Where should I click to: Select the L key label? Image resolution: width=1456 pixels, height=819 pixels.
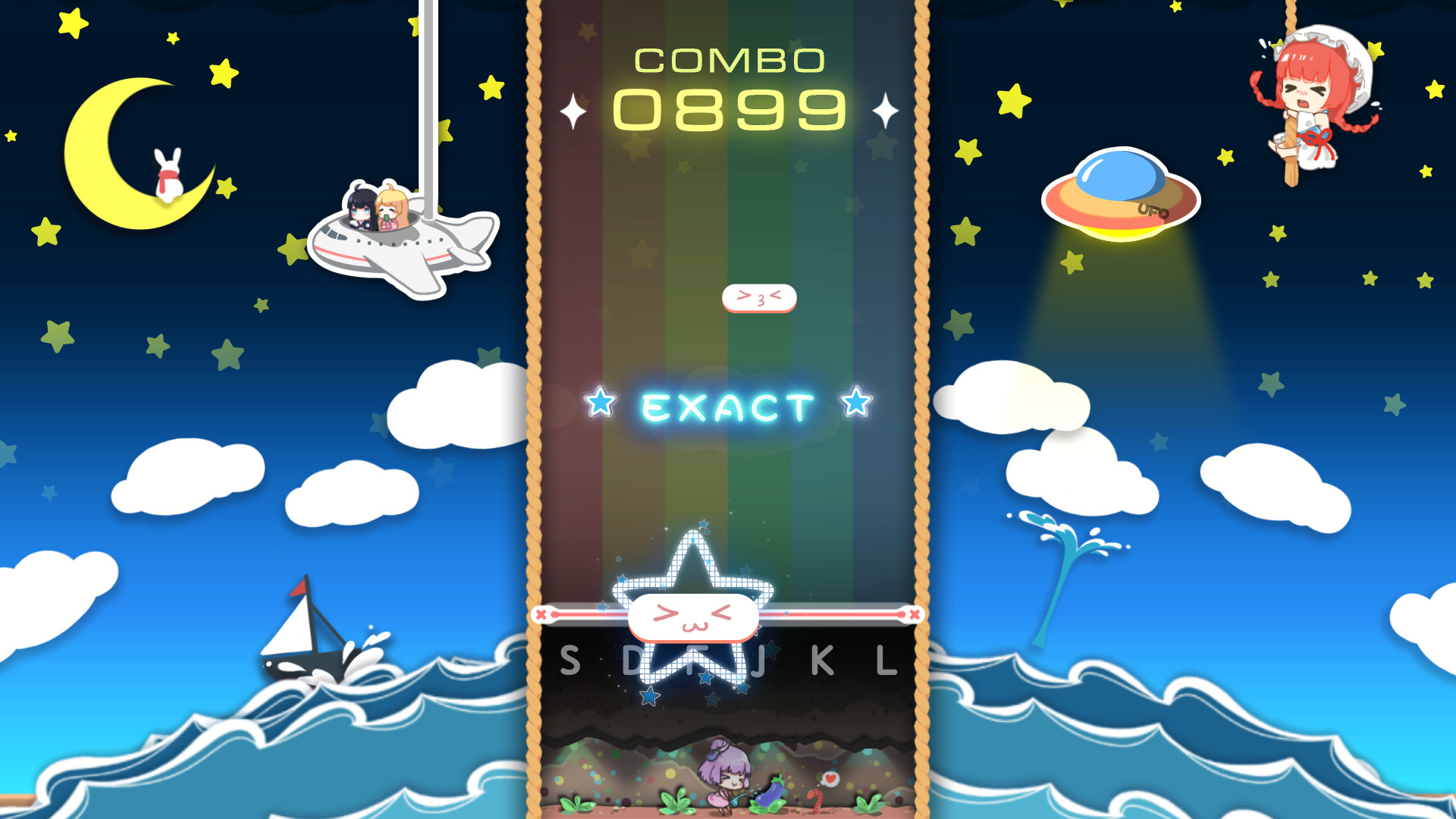pyautogui.click(x=887, y=660)
